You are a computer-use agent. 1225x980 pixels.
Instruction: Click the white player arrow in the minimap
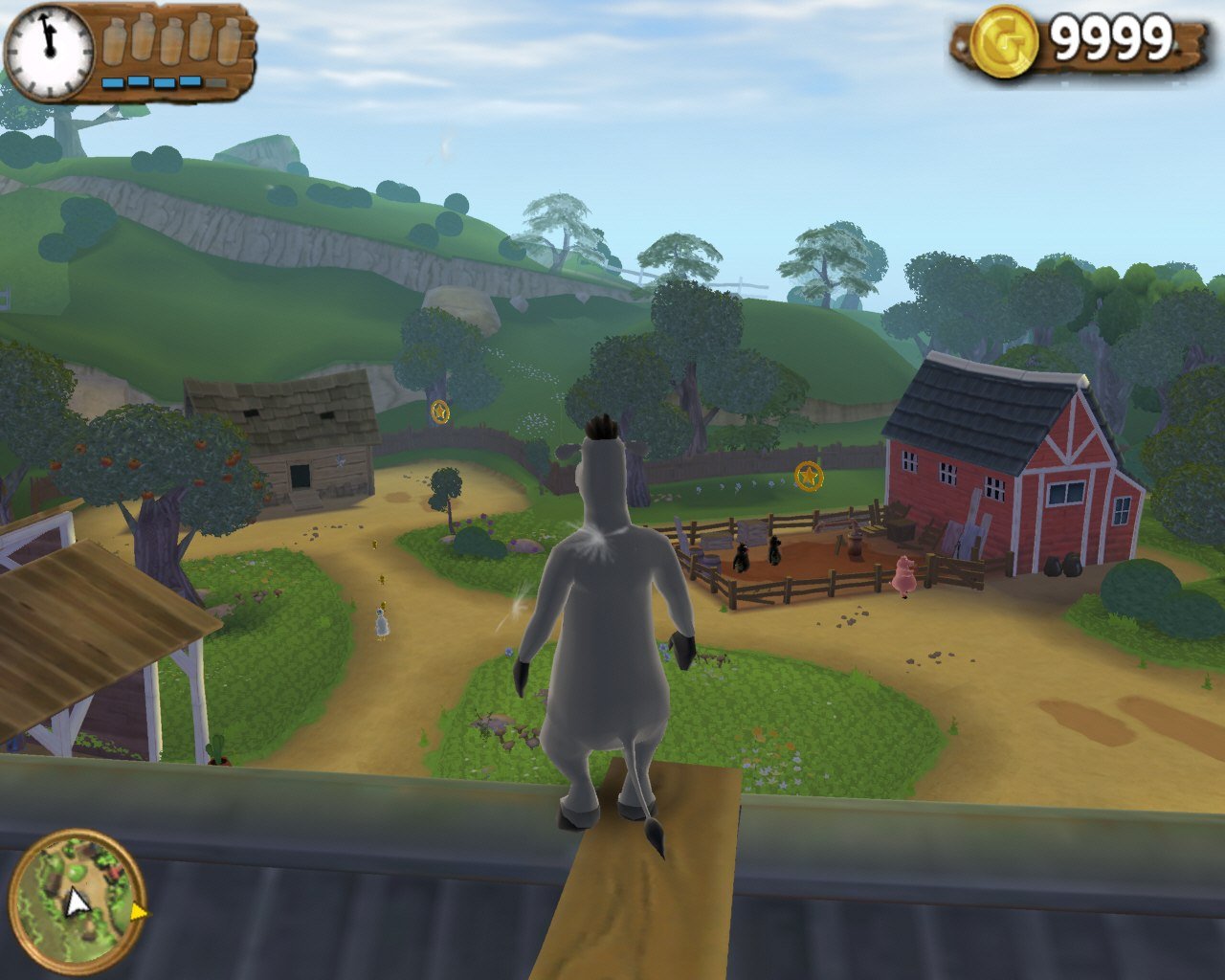[x=78, y=902]
